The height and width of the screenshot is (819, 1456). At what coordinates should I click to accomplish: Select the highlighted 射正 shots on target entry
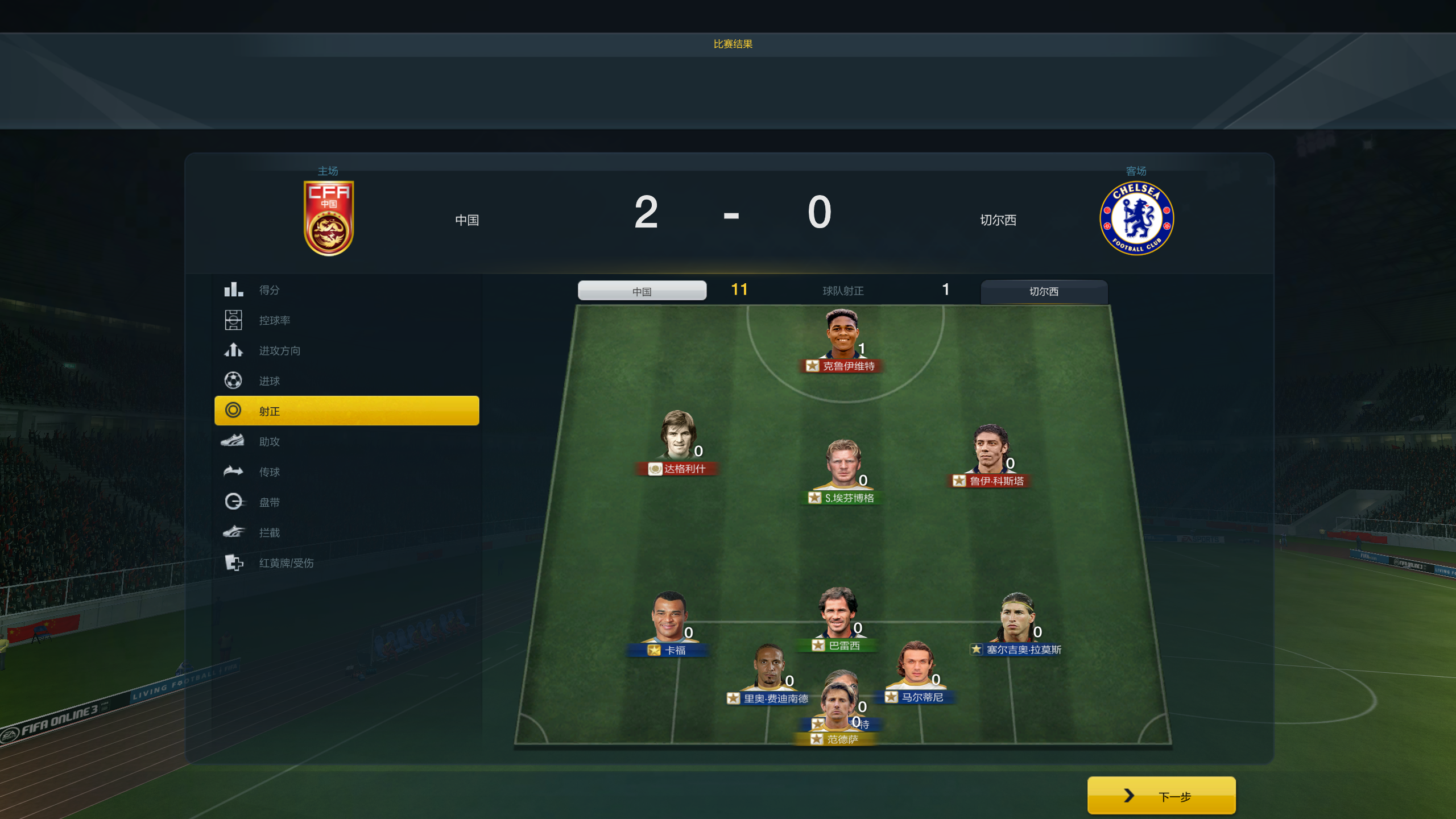click(x=346, y=411)
